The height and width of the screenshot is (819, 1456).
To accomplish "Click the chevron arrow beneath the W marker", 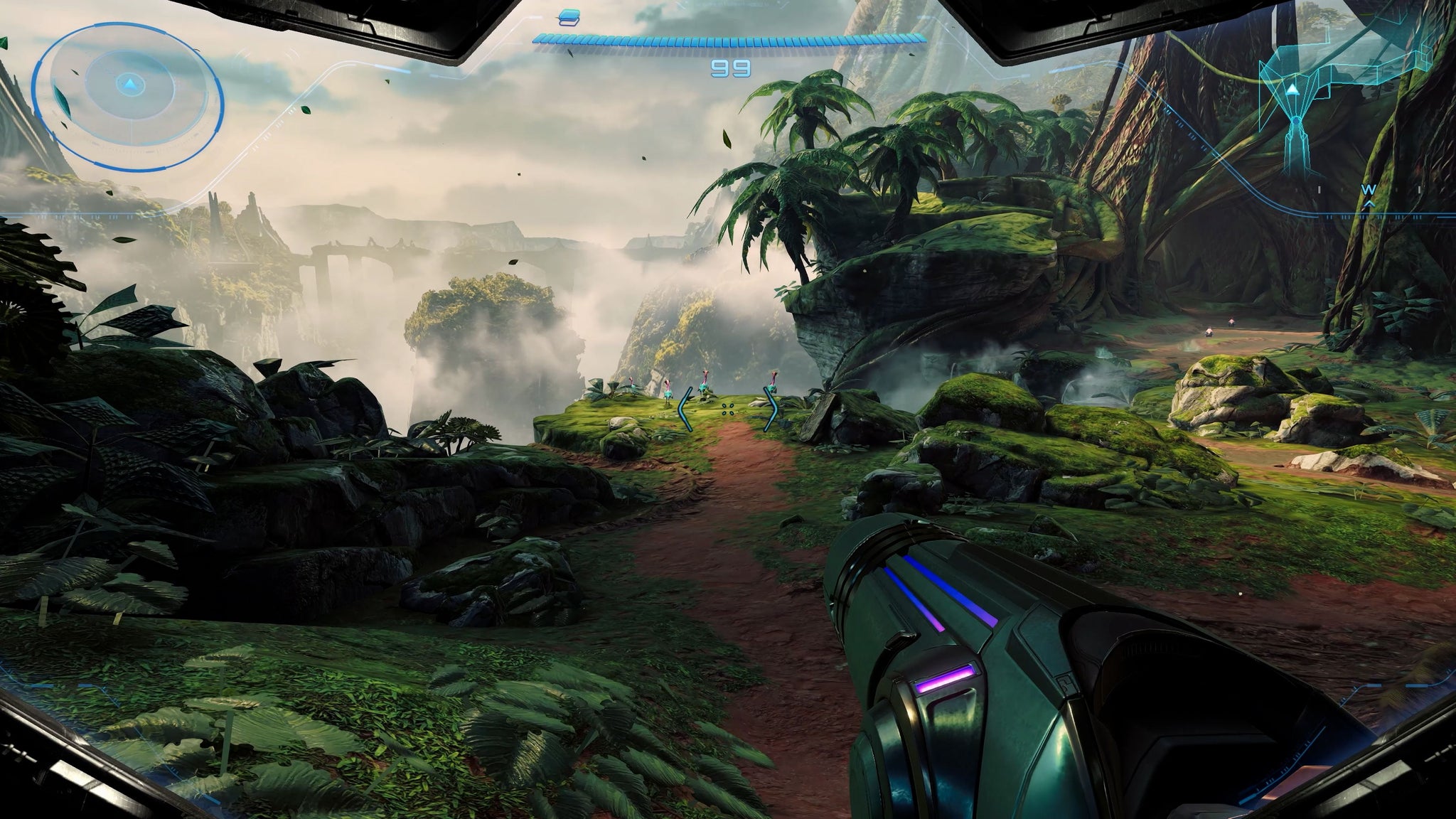I will point(1369,205).
